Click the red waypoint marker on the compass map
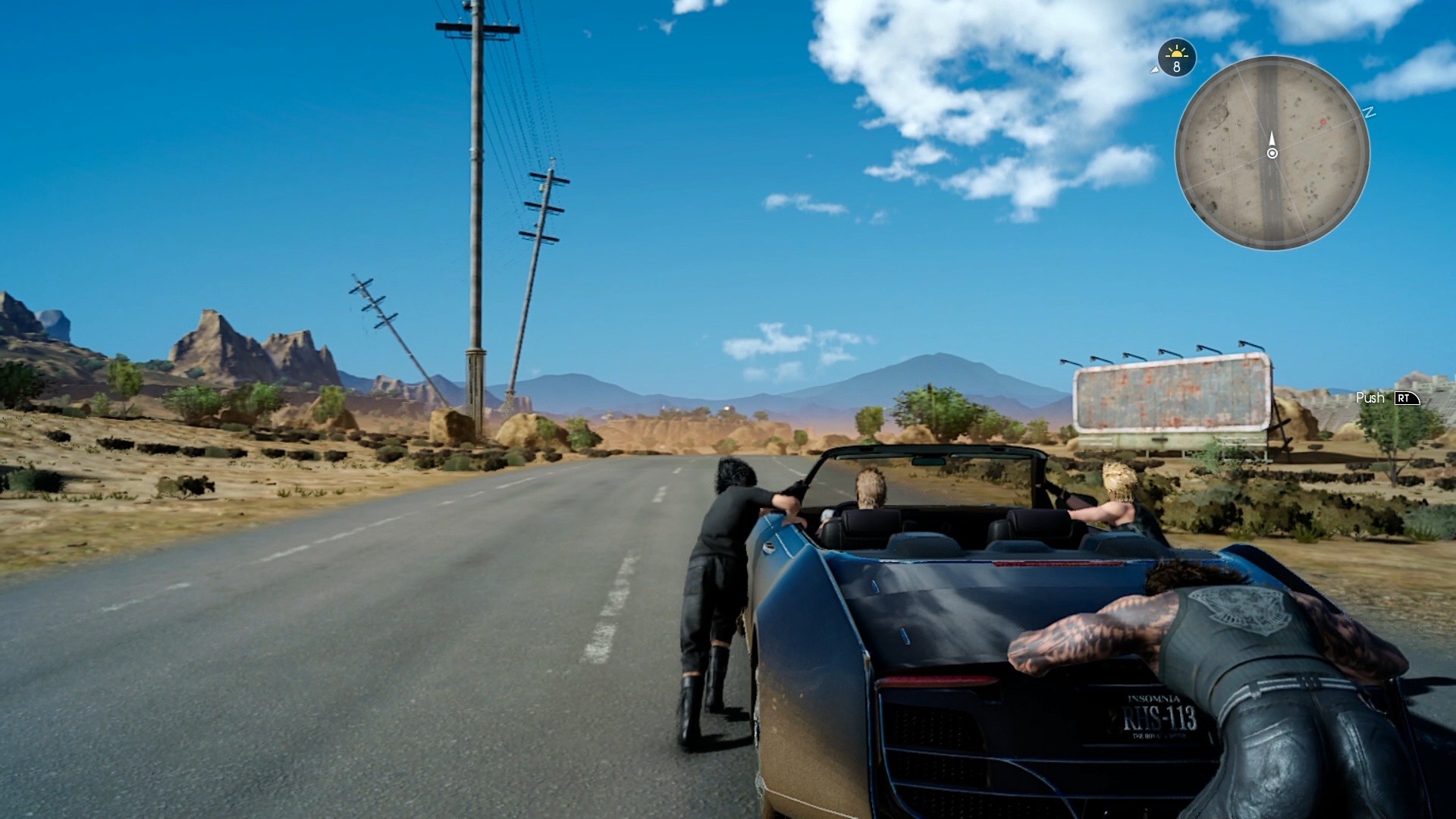 [x=1323, y=122]
